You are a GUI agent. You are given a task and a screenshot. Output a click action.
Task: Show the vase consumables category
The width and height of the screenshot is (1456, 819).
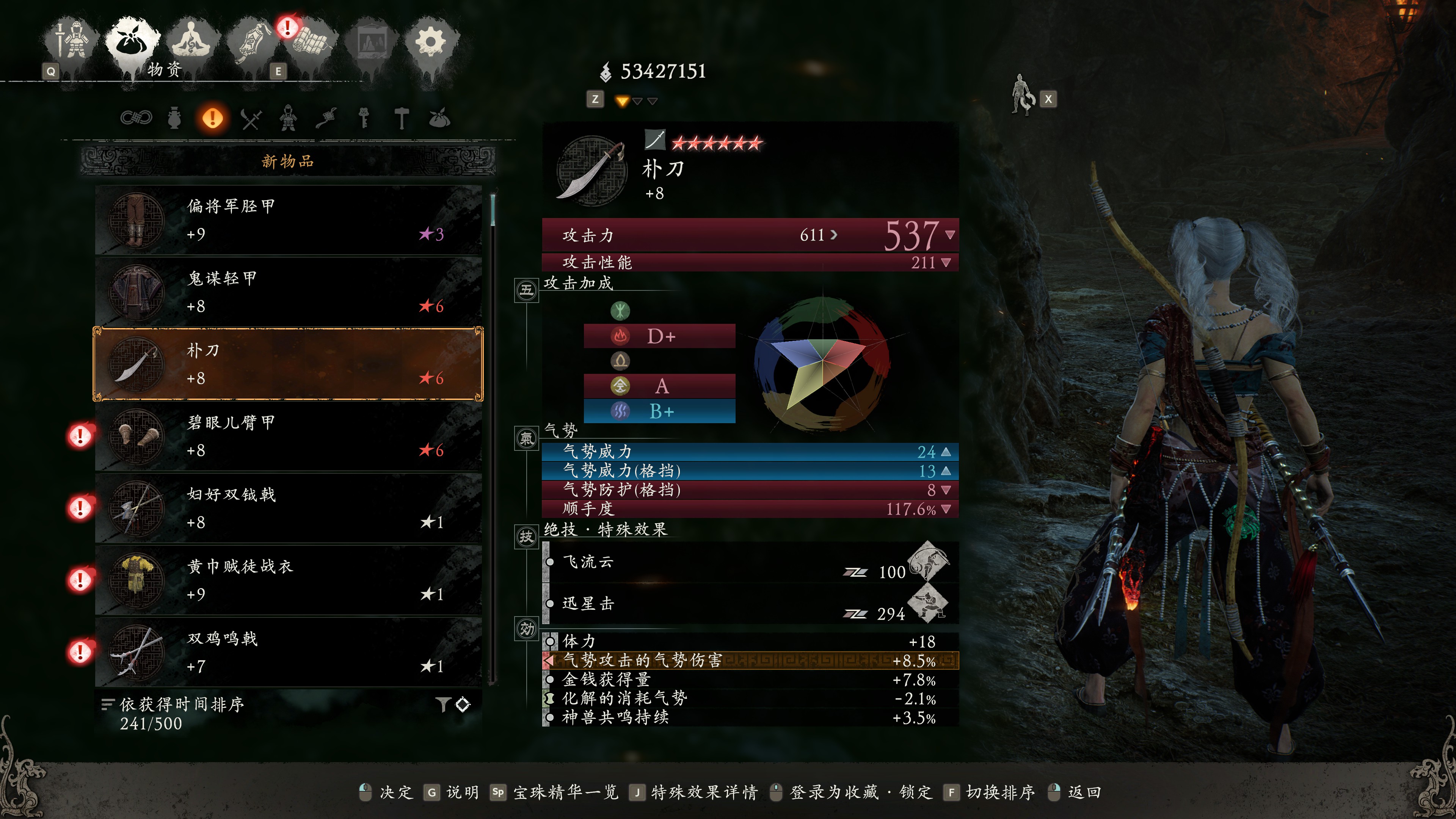pyautogui.click(x=175, y=119)
